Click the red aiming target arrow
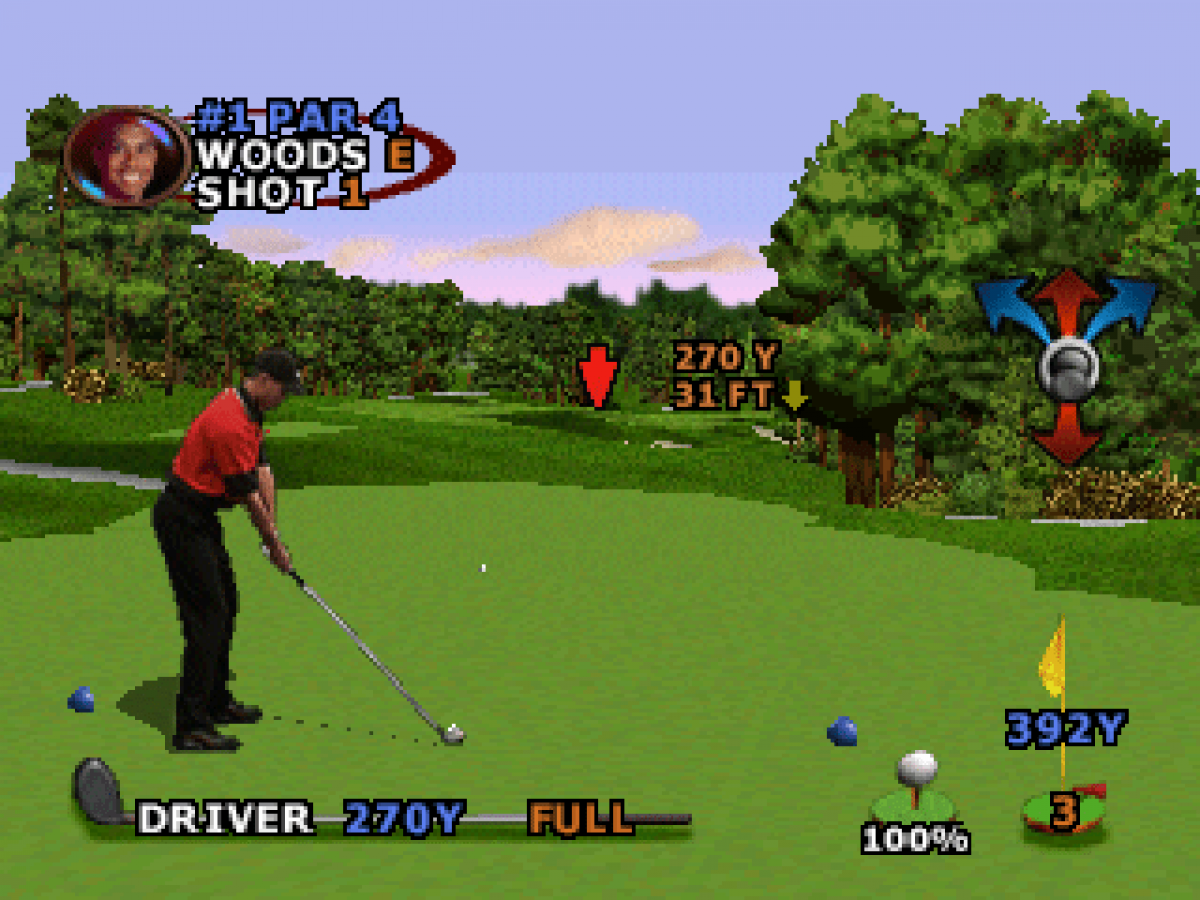Image resolution: width=1200 pixels, height=900 pixels. [598, 377]
